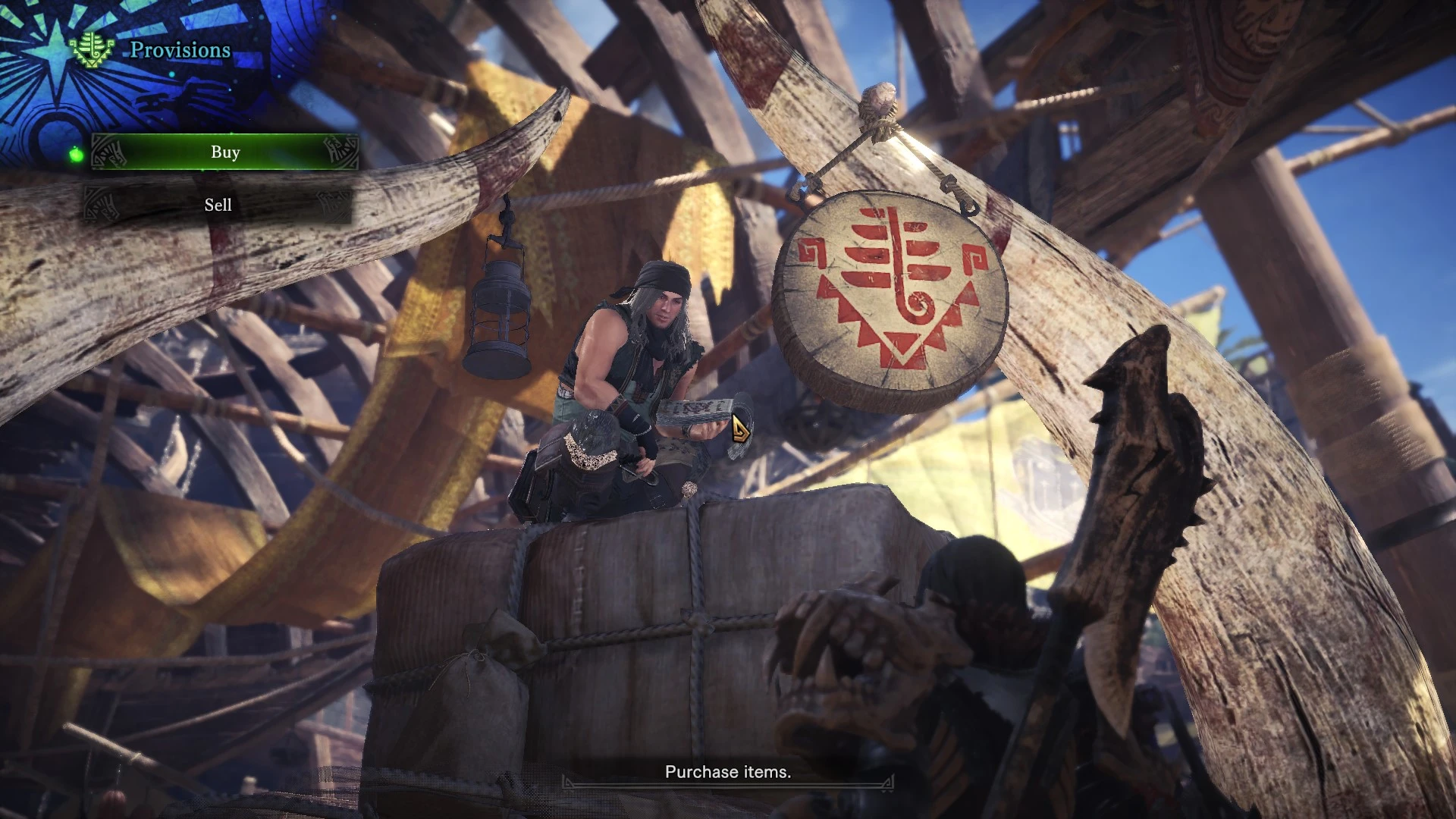Viewport: 1456px width, 819px height.
Task: Click the Provisions title text
Action: coord(180,50)
